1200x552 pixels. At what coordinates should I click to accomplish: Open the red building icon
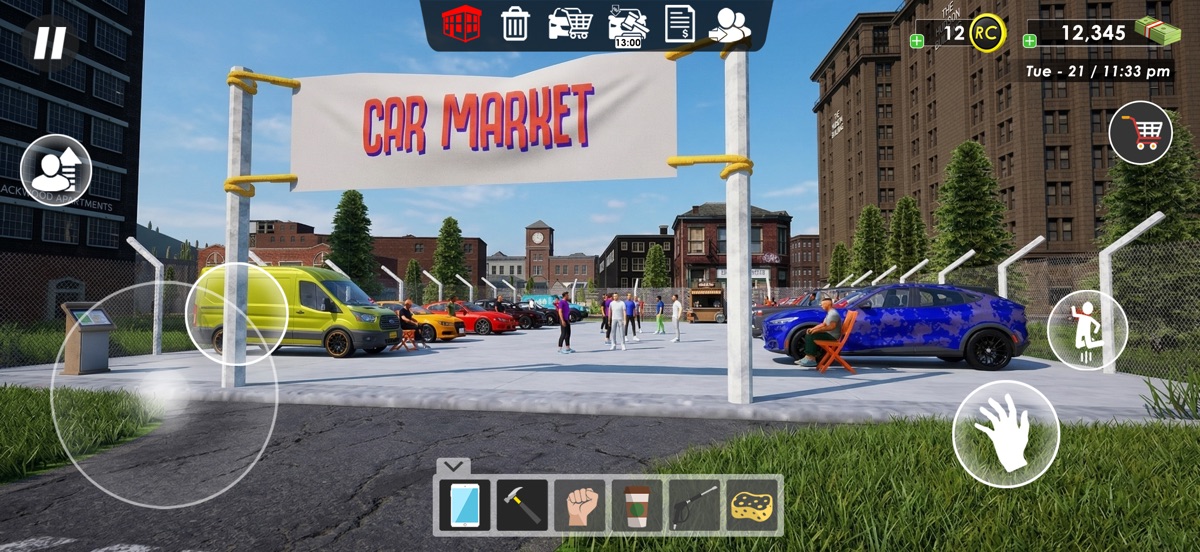pyautogui.click(x=462, y=23)
